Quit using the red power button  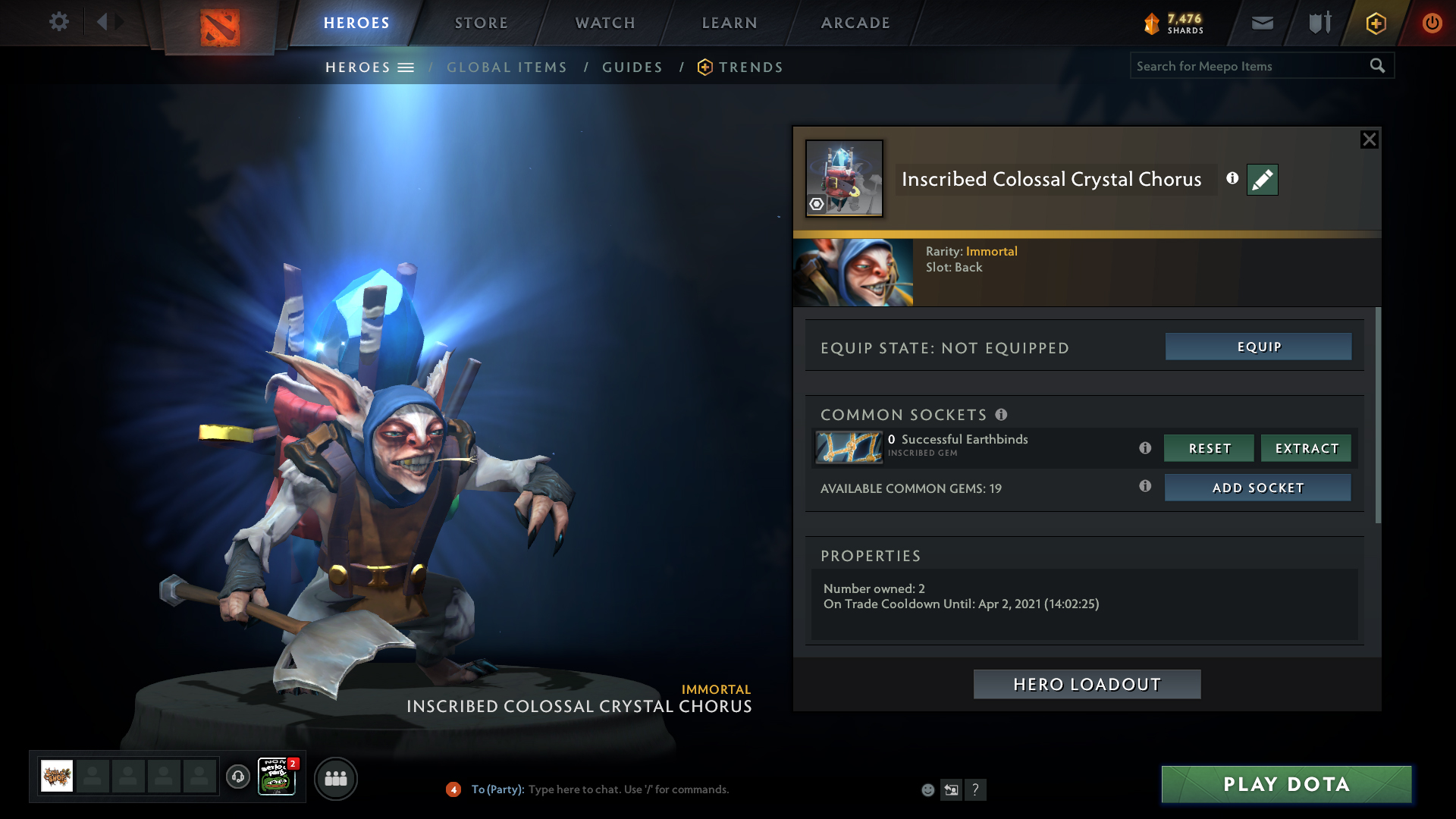1432,23
